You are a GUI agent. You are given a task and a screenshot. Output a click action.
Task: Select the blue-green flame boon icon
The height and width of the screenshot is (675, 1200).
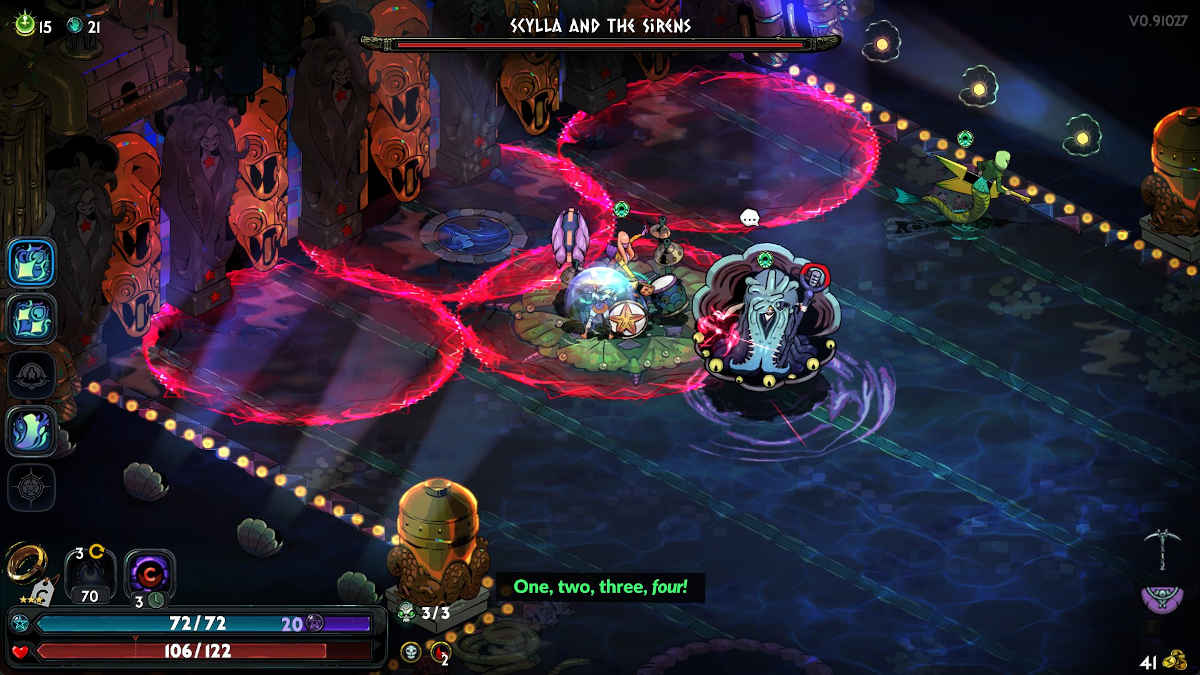tap(32, 431)
